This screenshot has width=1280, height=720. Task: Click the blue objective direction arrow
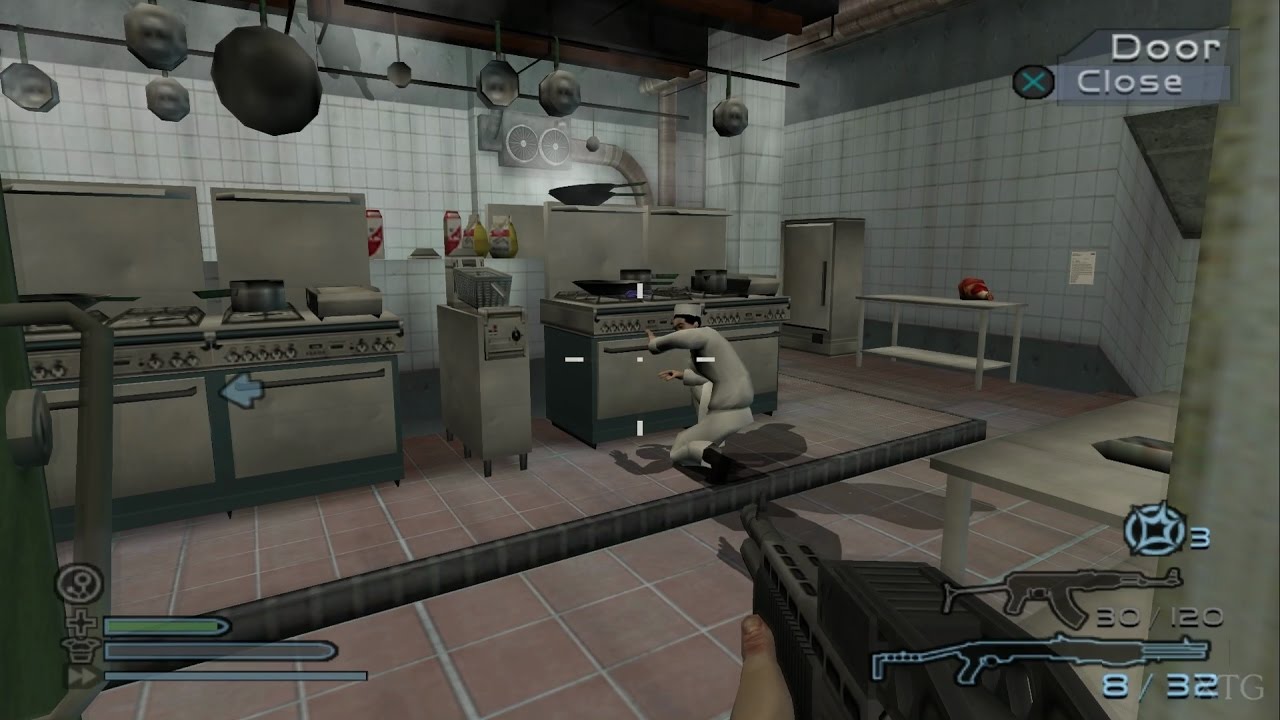point(241,391)
